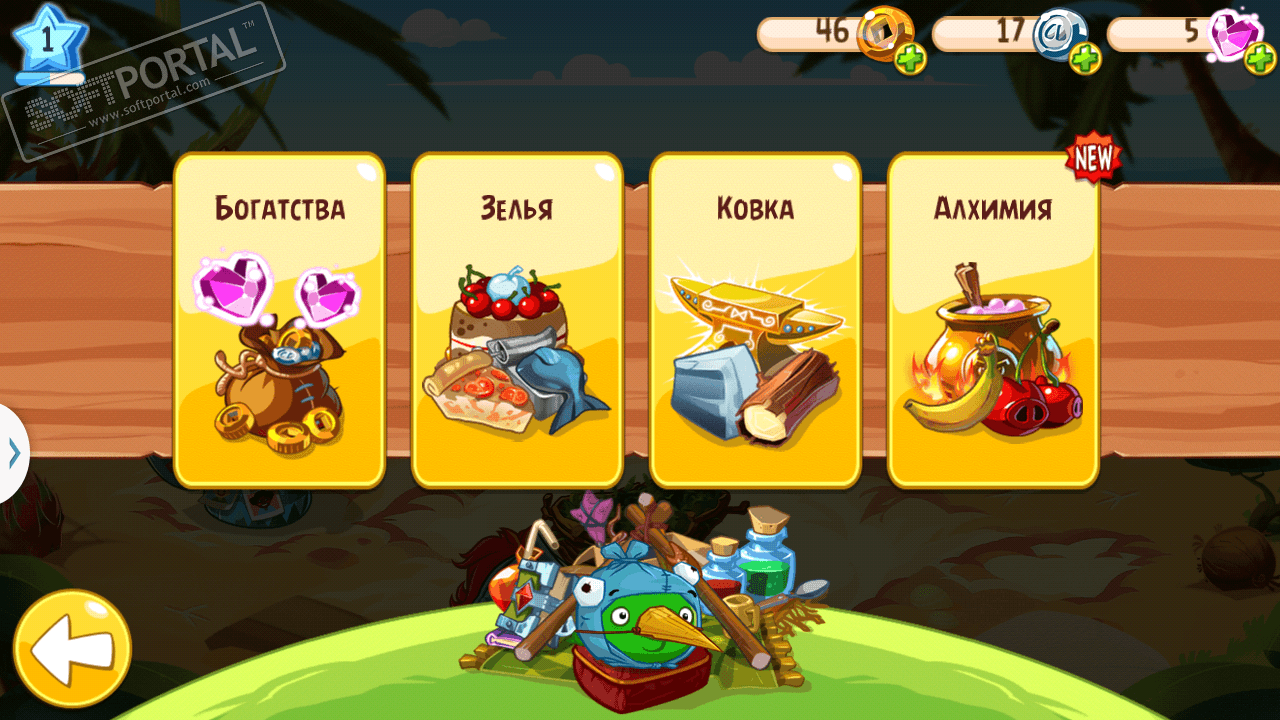Choose the Ковка forging card
This screenshot has height=720, width=1280.
tap(755, 320)
